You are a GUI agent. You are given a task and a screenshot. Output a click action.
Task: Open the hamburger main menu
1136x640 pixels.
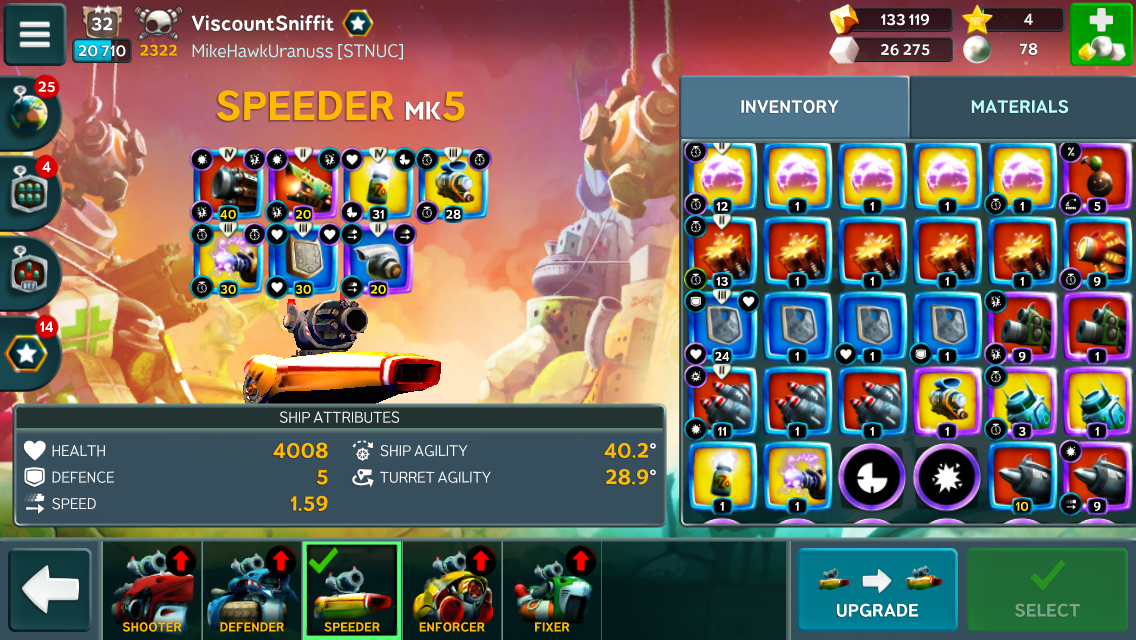(35, 35)
